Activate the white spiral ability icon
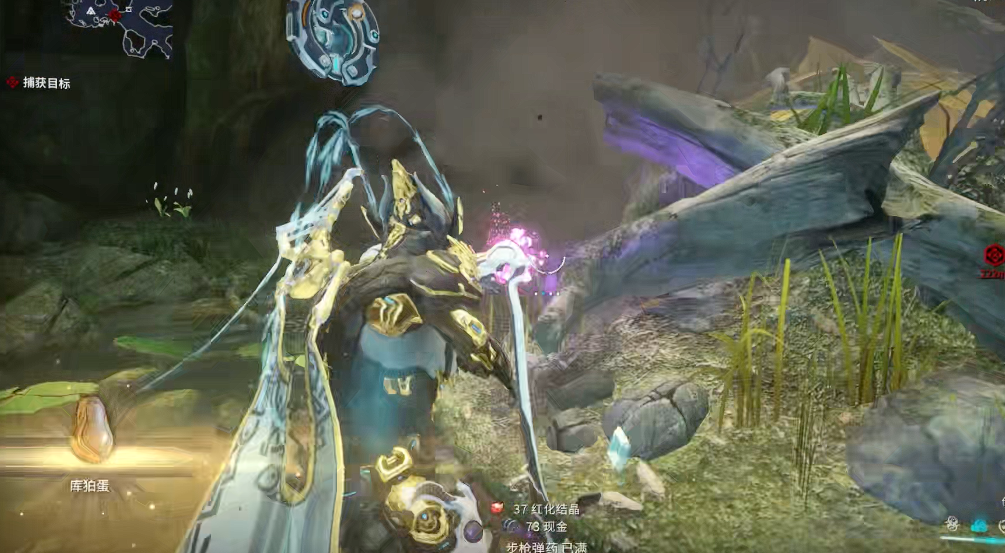 click(952, 524)
